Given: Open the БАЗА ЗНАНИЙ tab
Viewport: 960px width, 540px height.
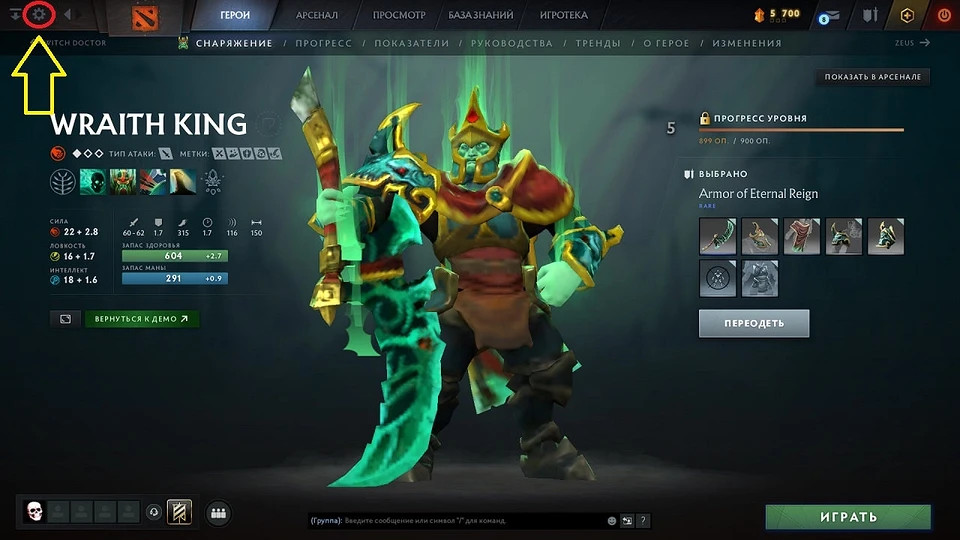Looking at the screenshot, I should click(x=481, y=16).
